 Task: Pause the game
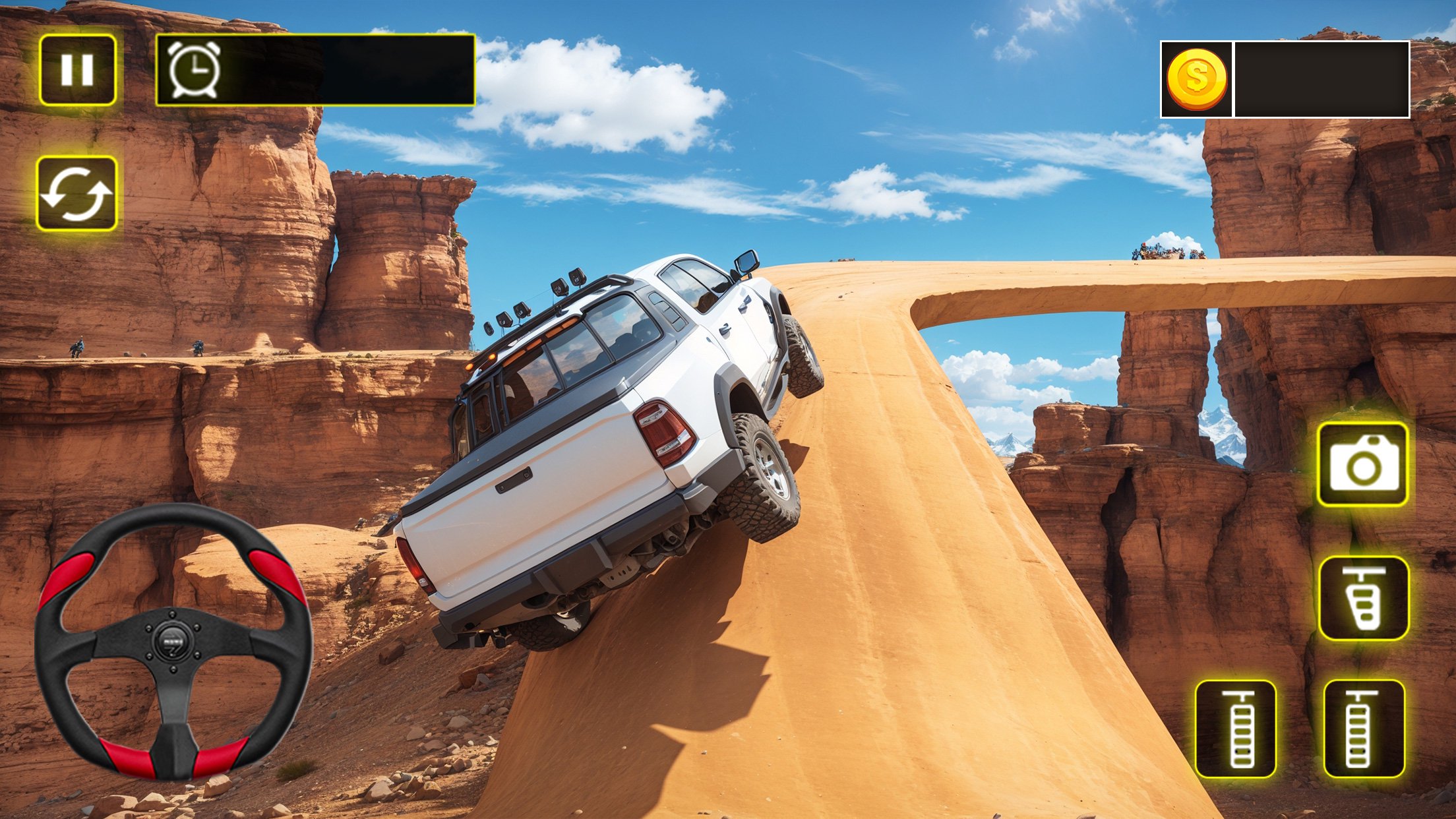point(78,70)
